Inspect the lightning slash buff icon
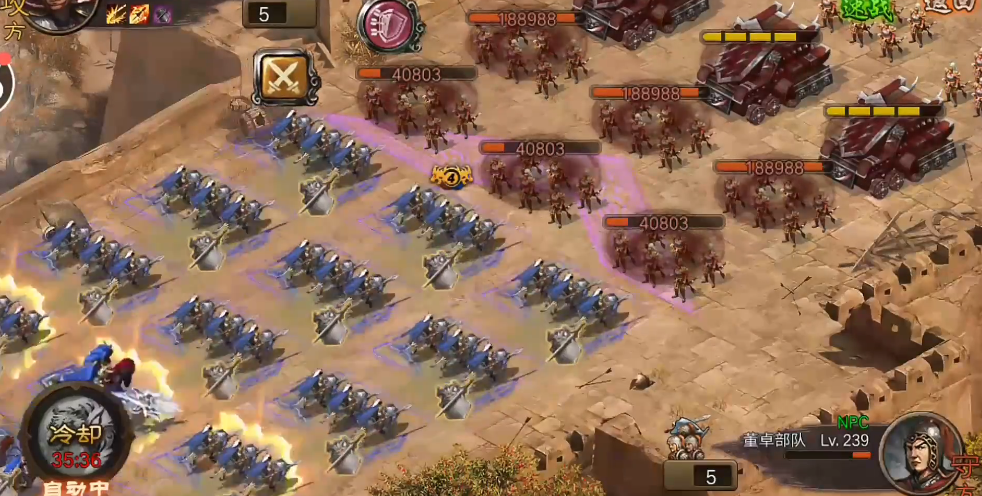 tap(116, 13)
